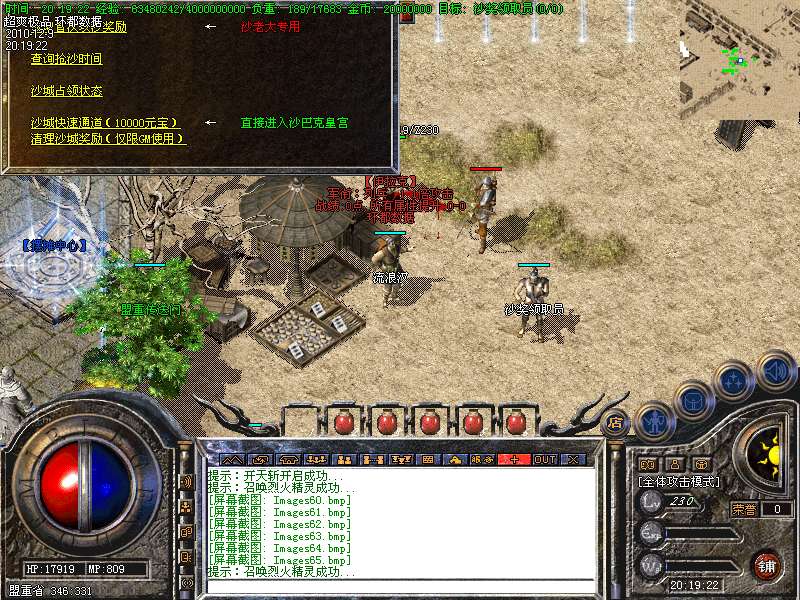Select 清理沙城奖励 GM-only option

click(x=108, y=138)
